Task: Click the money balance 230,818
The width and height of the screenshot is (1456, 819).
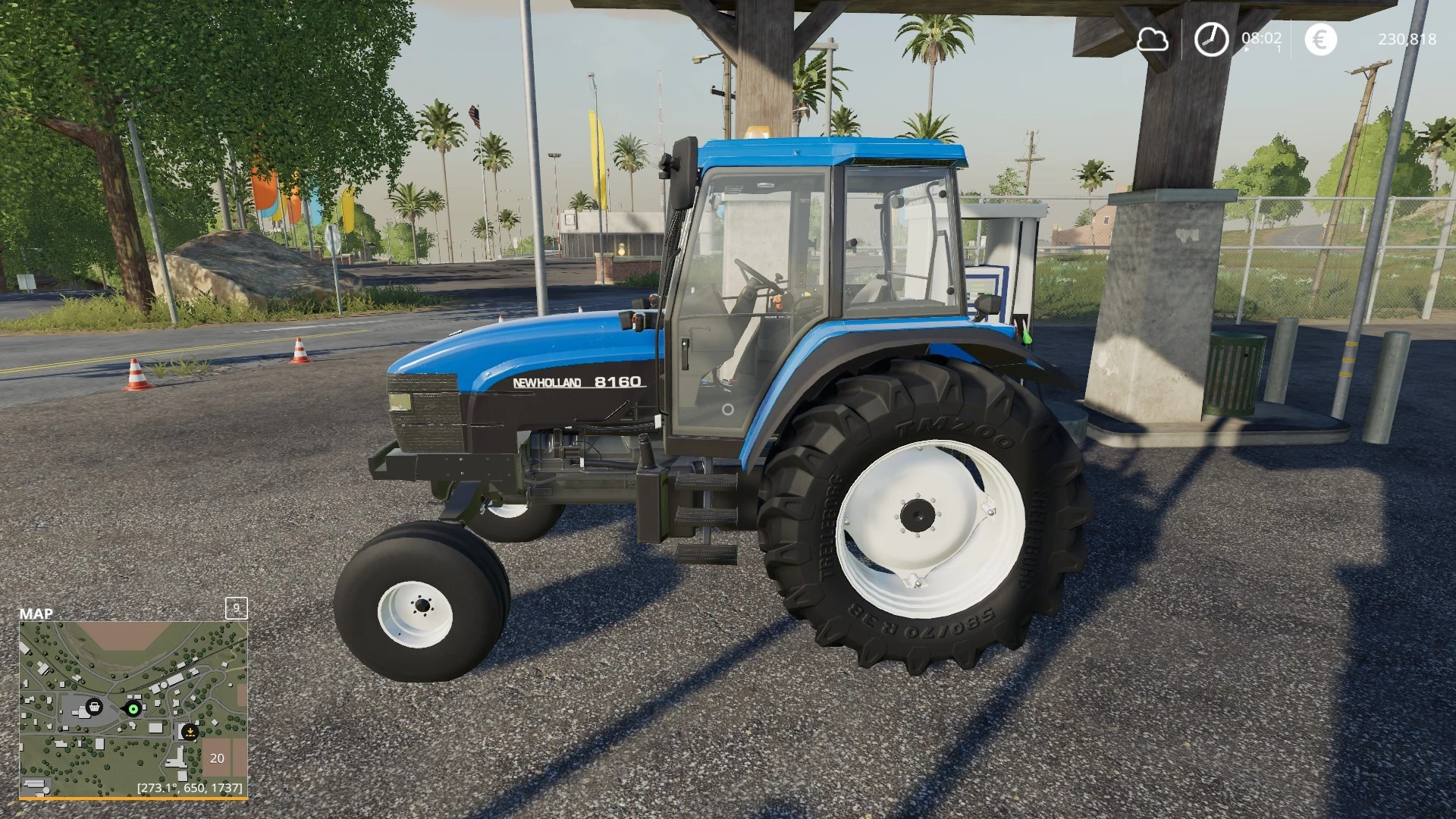Action: [x=1408, y=39]
